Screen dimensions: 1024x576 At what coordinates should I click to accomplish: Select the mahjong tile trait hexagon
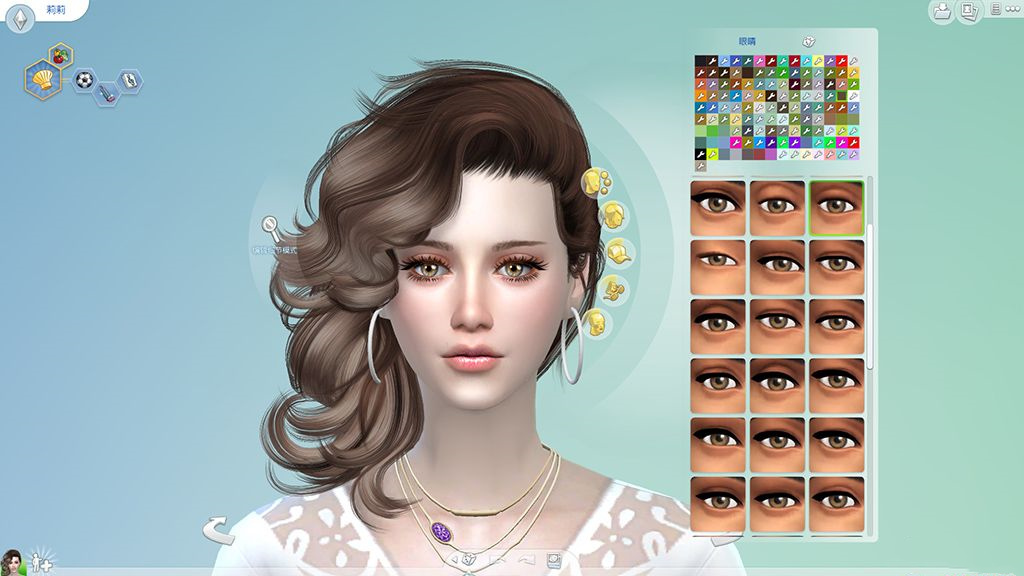point(129,79)
